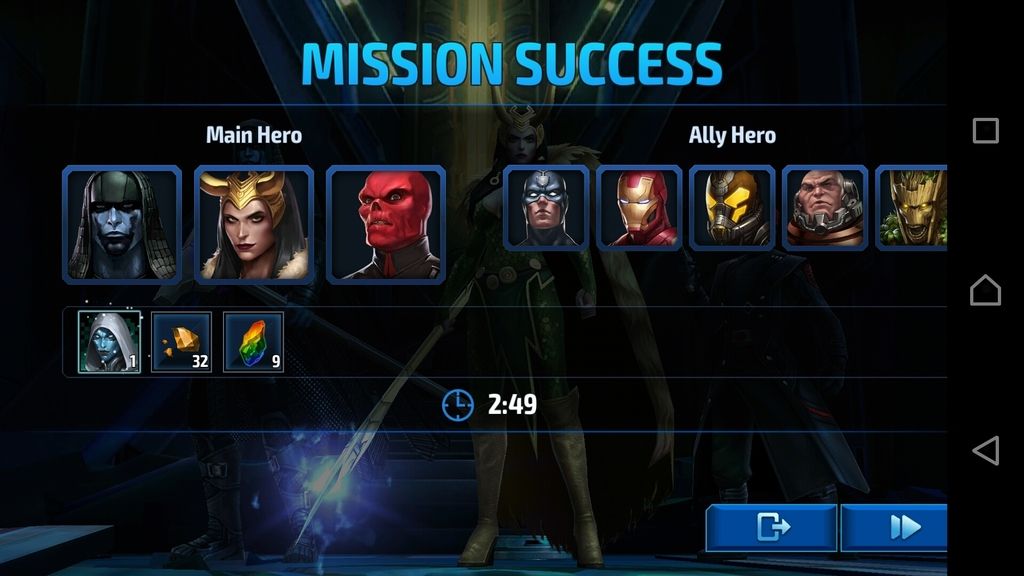Go to the Android home screen
The image size is (1024, 576).
click(985, 290)
